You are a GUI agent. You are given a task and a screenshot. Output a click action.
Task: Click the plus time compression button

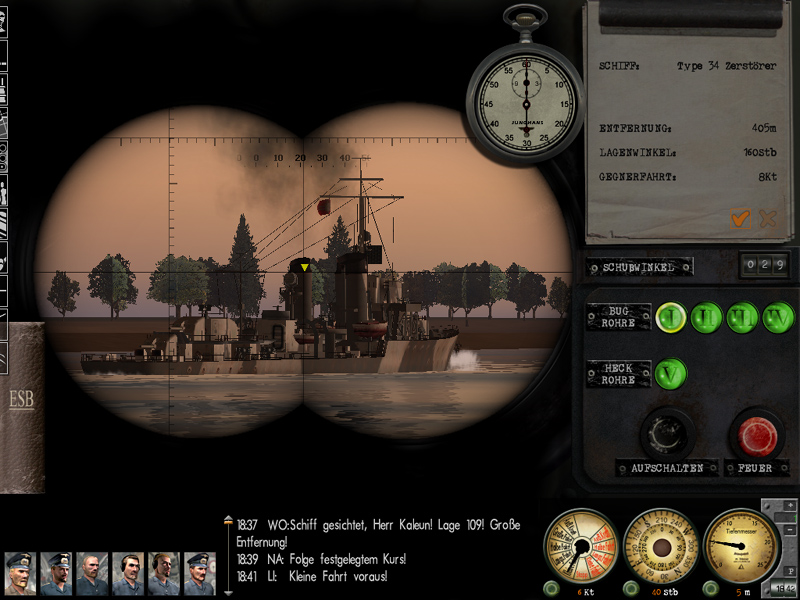(790, 505)
